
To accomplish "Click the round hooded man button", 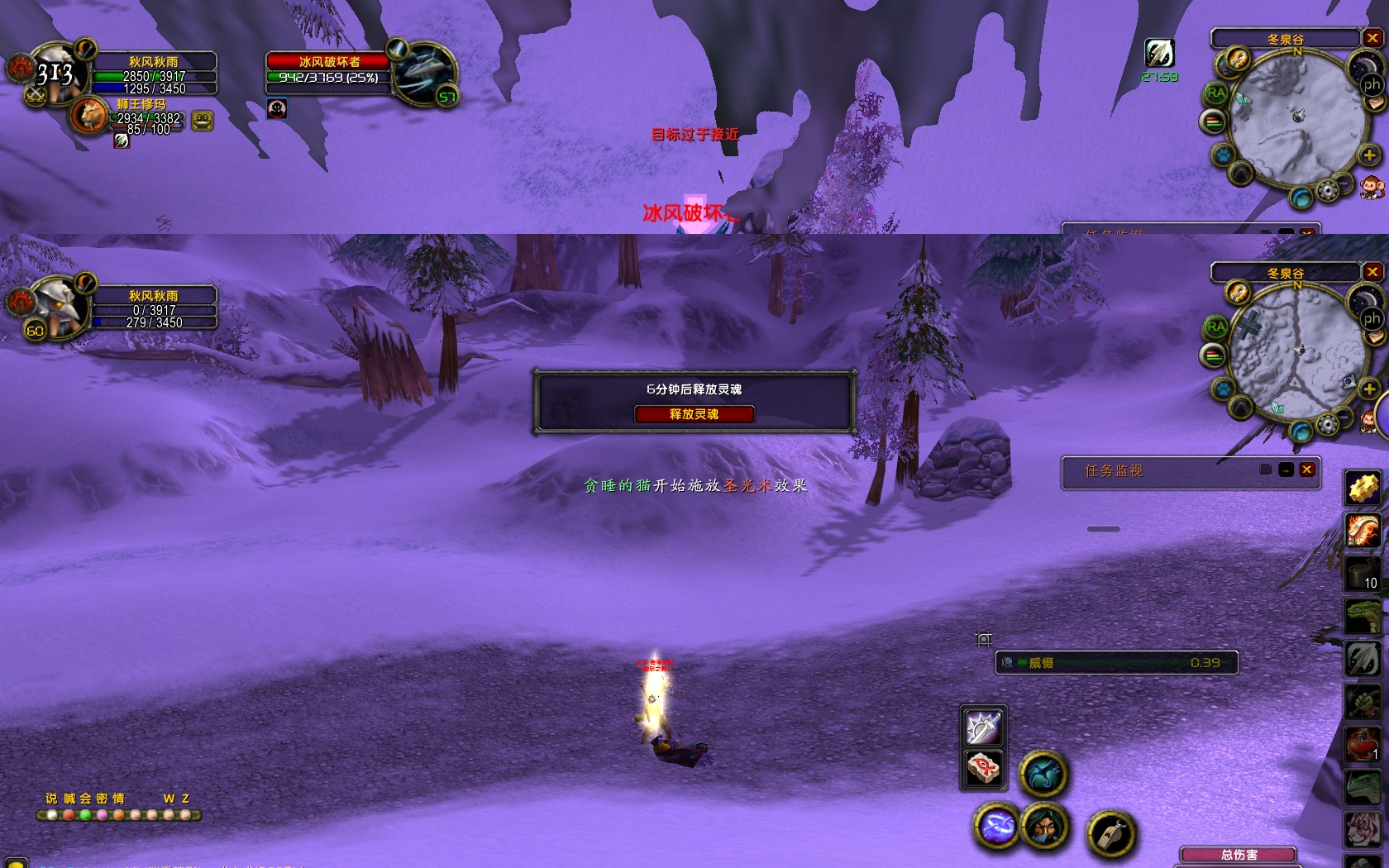I will click(x=1044, y=826).
